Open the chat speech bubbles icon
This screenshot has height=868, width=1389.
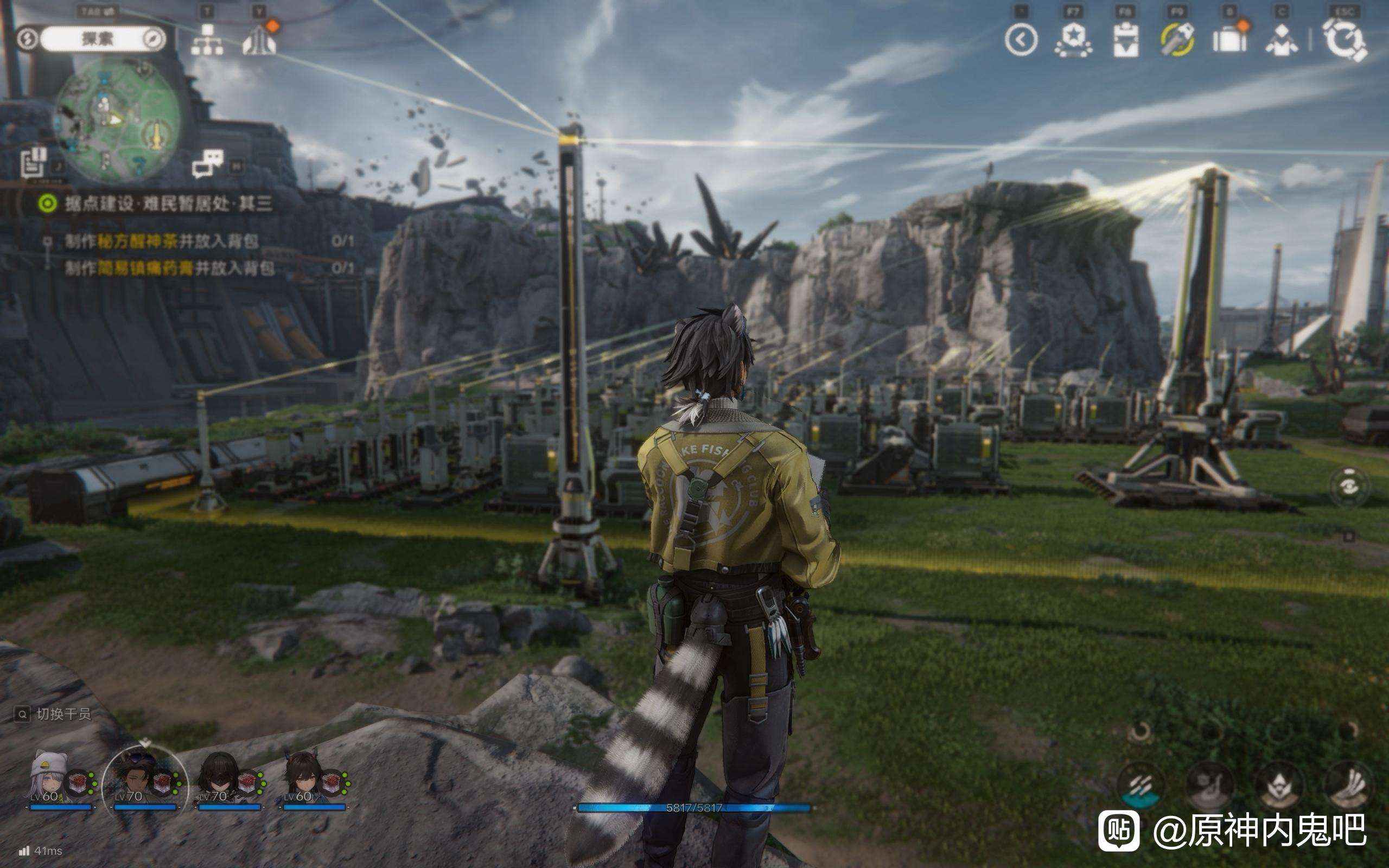click(x=207, y=164)
